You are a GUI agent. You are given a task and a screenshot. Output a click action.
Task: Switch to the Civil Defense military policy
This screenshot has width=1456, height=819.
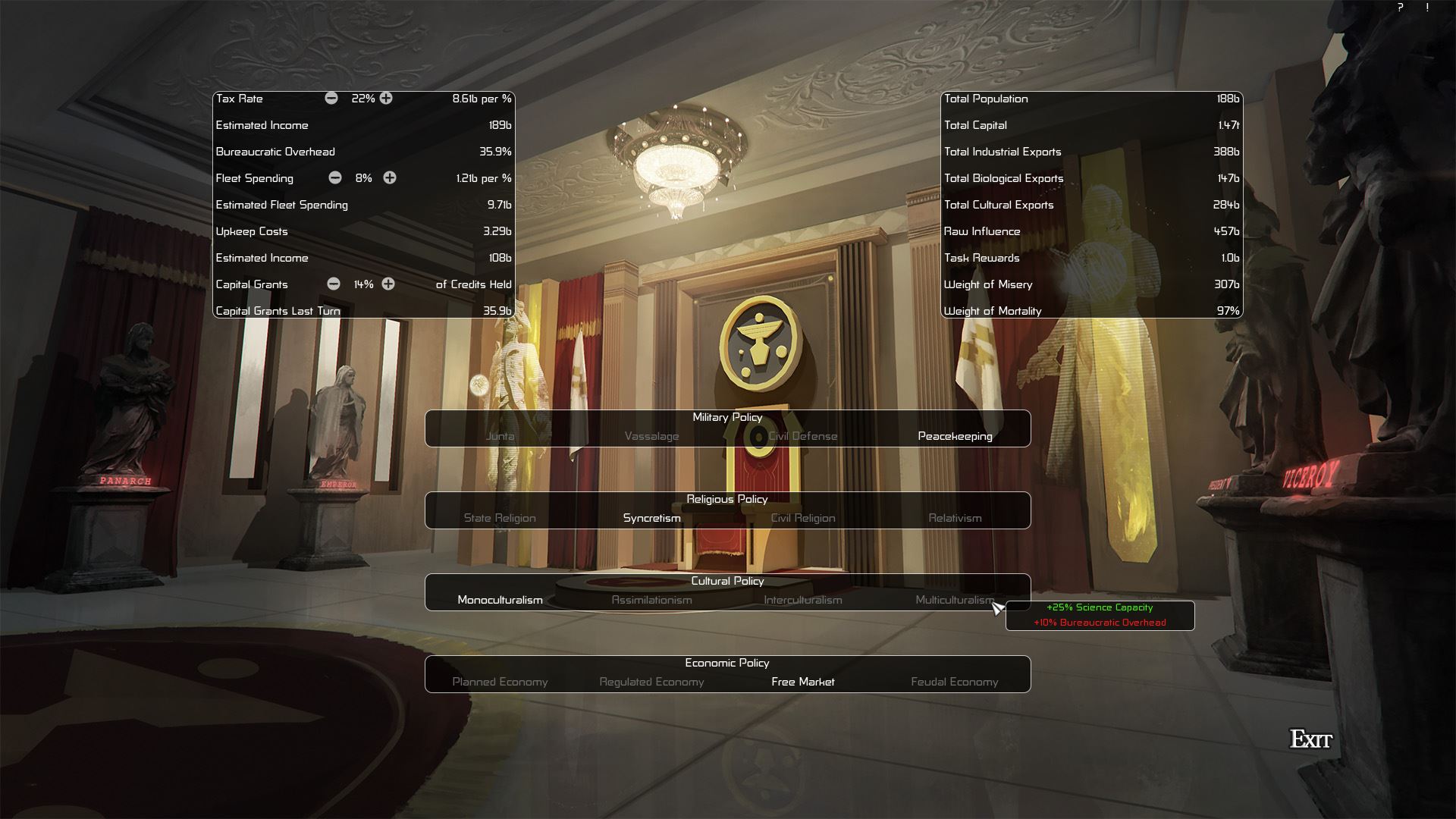(802, 436)
